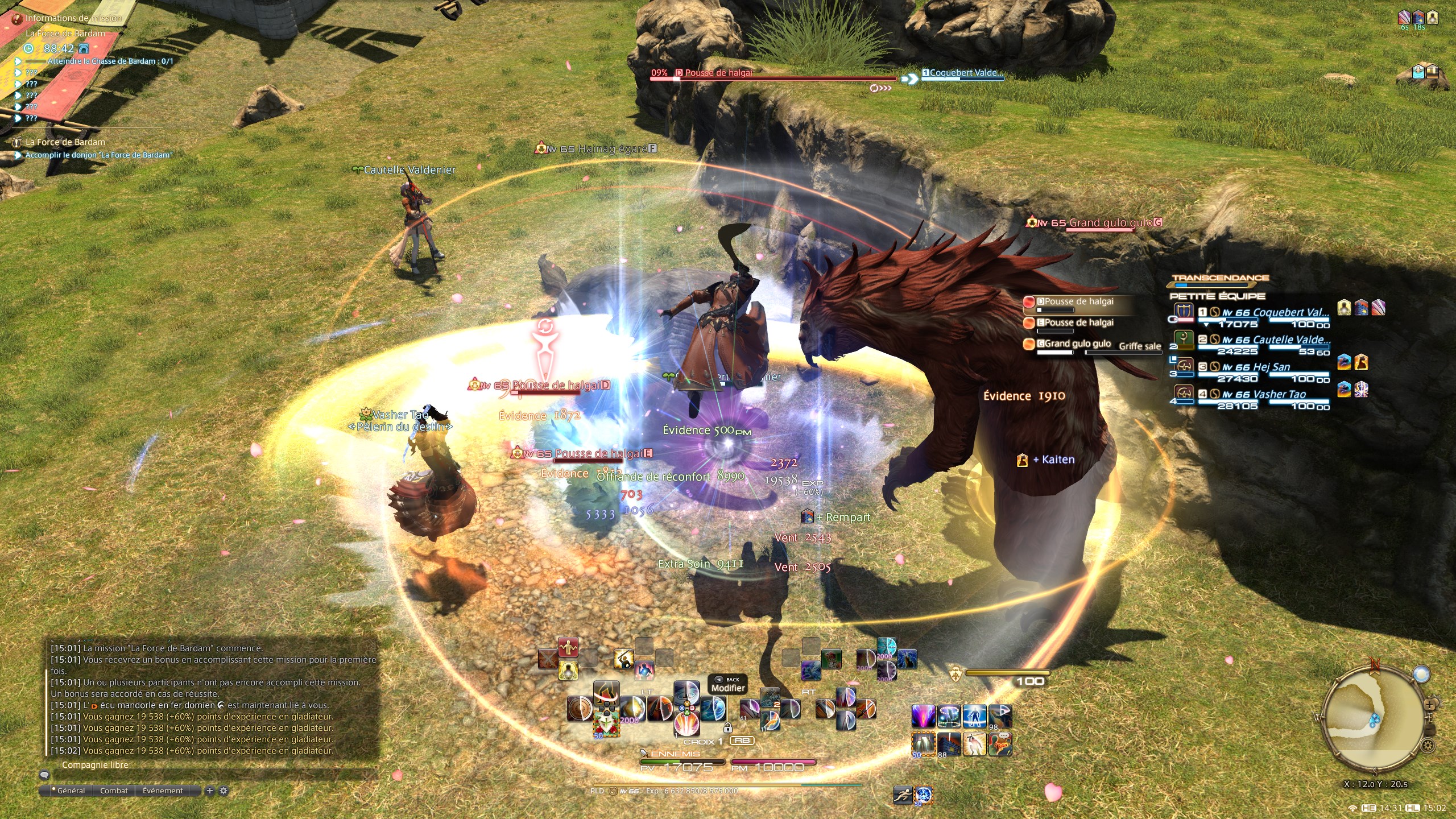
Task: Select party member Coquebert Val...
Action: point(1274,313)
